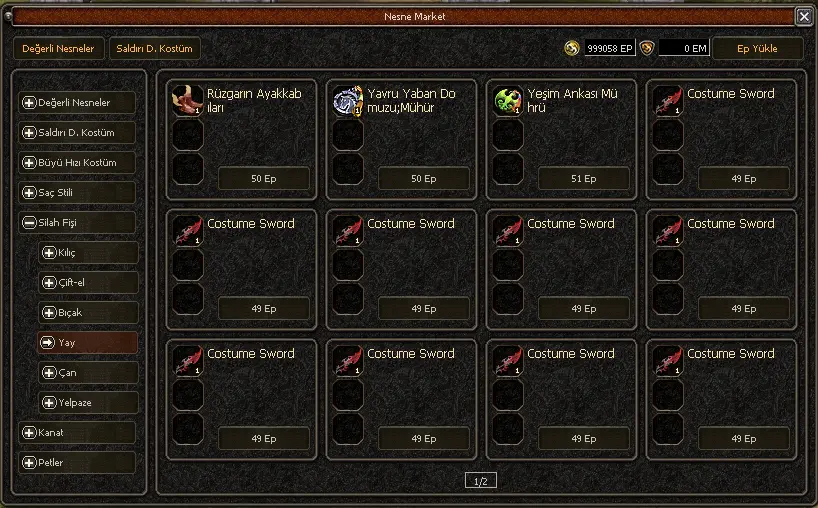The height and width of the screenshot is (508, 818).
Task: Expand the Petler category
Action: point(77,463)
